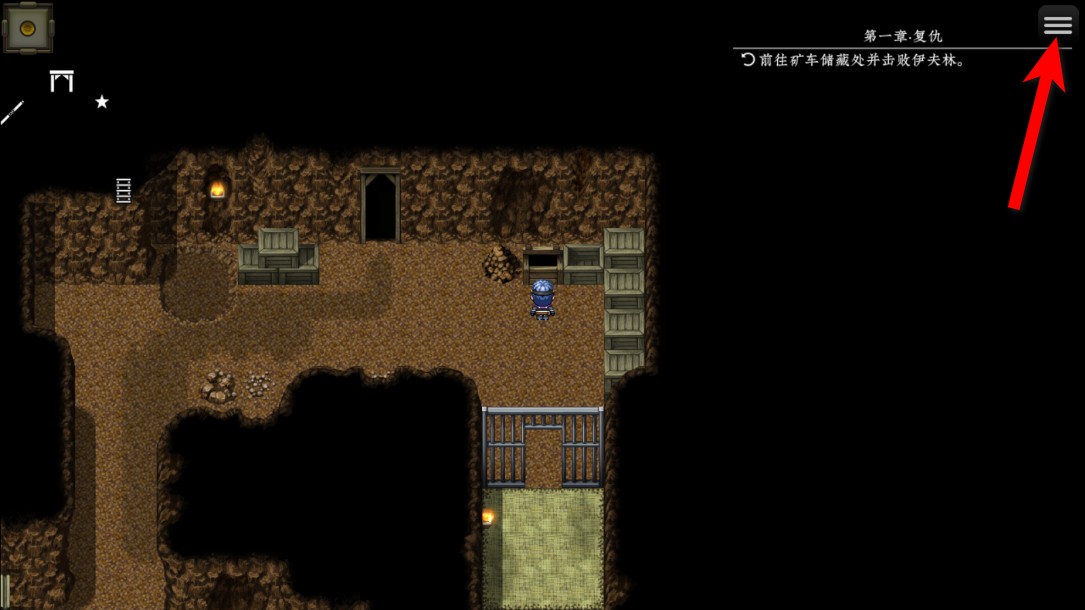Image resolution: width=1085 pixels, height=610 pixels.
Task: Select the white gate marker icon
Action: (62, 81)
